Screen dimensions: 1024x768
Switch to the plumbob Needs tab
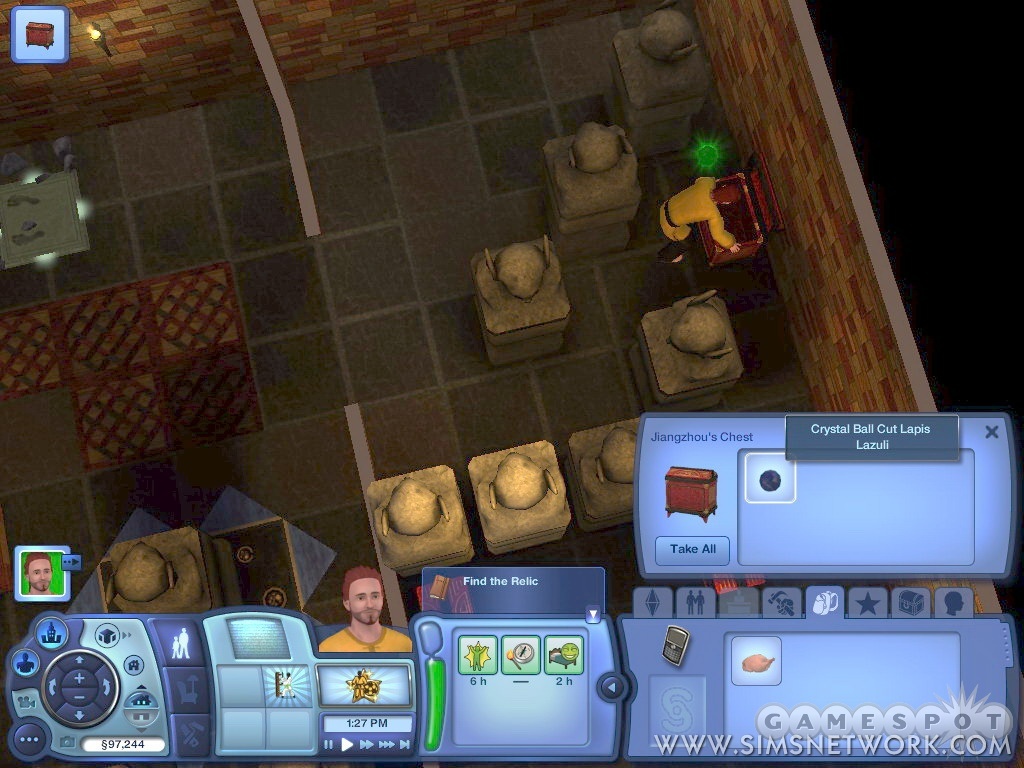652,602
